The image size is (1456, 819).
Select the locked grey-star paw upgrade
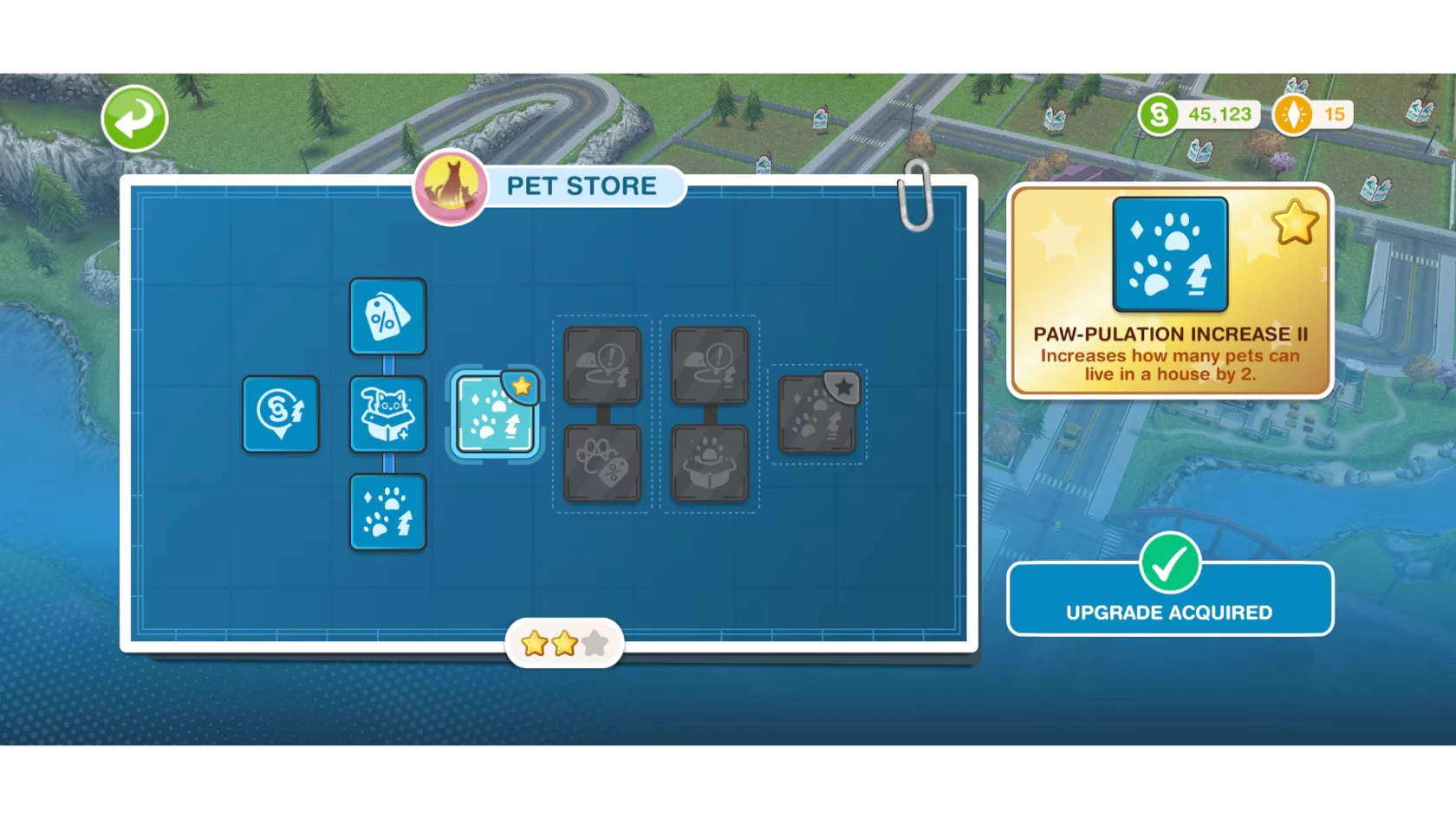(x=817, y=414)
